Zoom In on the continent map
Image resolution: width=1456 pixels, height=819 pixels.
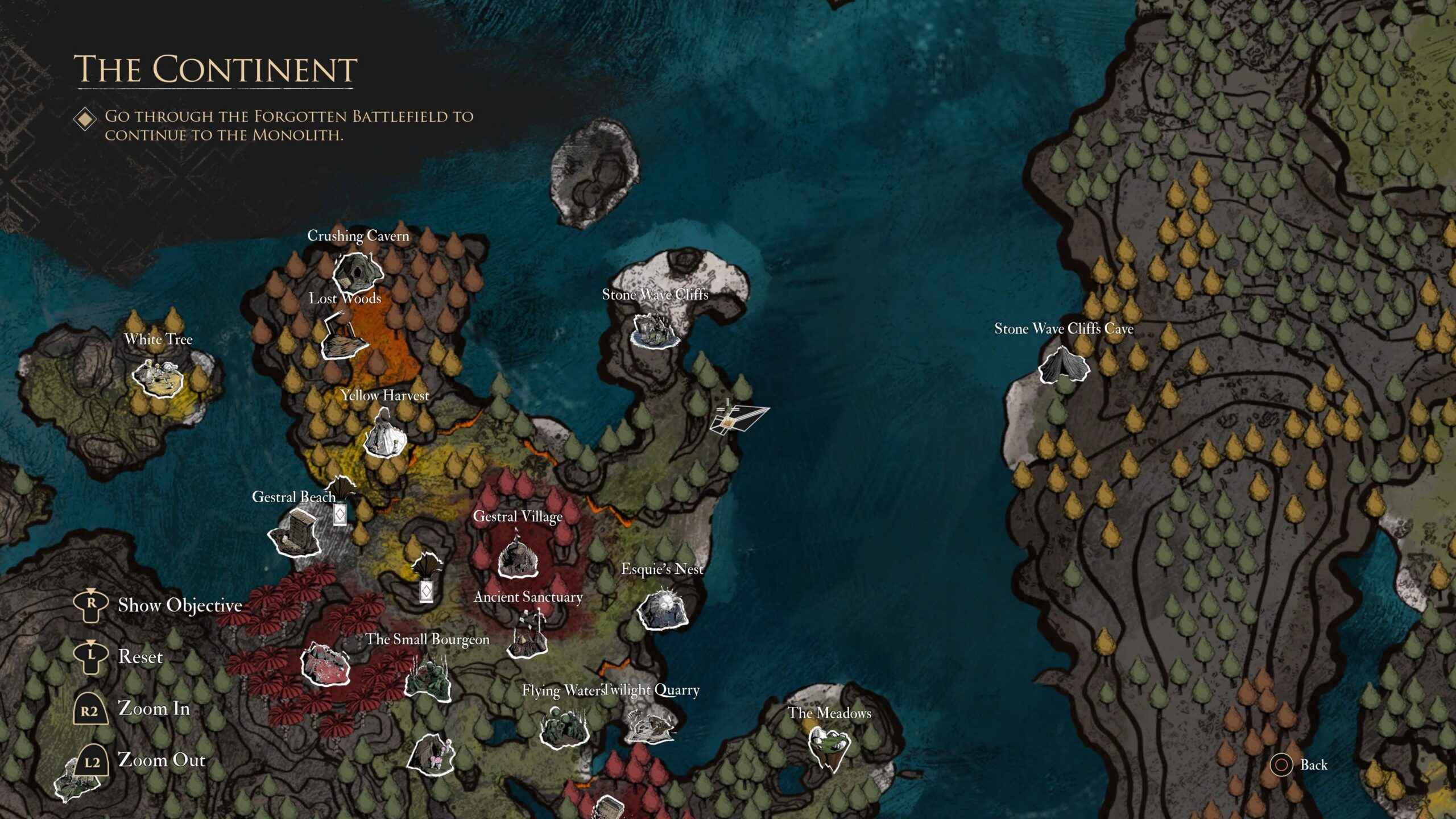click(x=154, y=709)
